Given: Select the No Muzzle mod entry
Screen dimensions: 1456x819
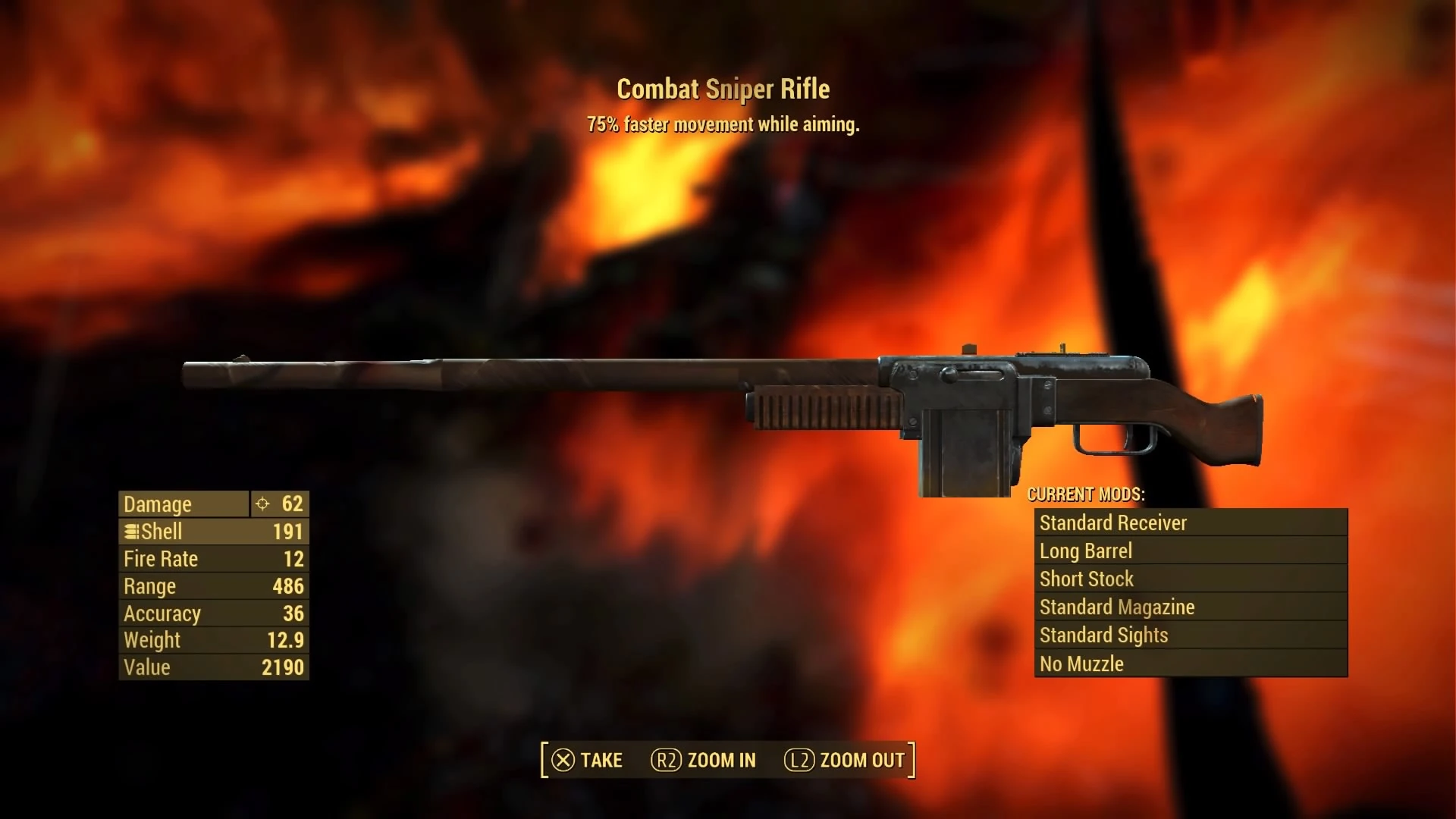Looking at the screenshot, I should pyautogui.click(x=1189, y=663).
